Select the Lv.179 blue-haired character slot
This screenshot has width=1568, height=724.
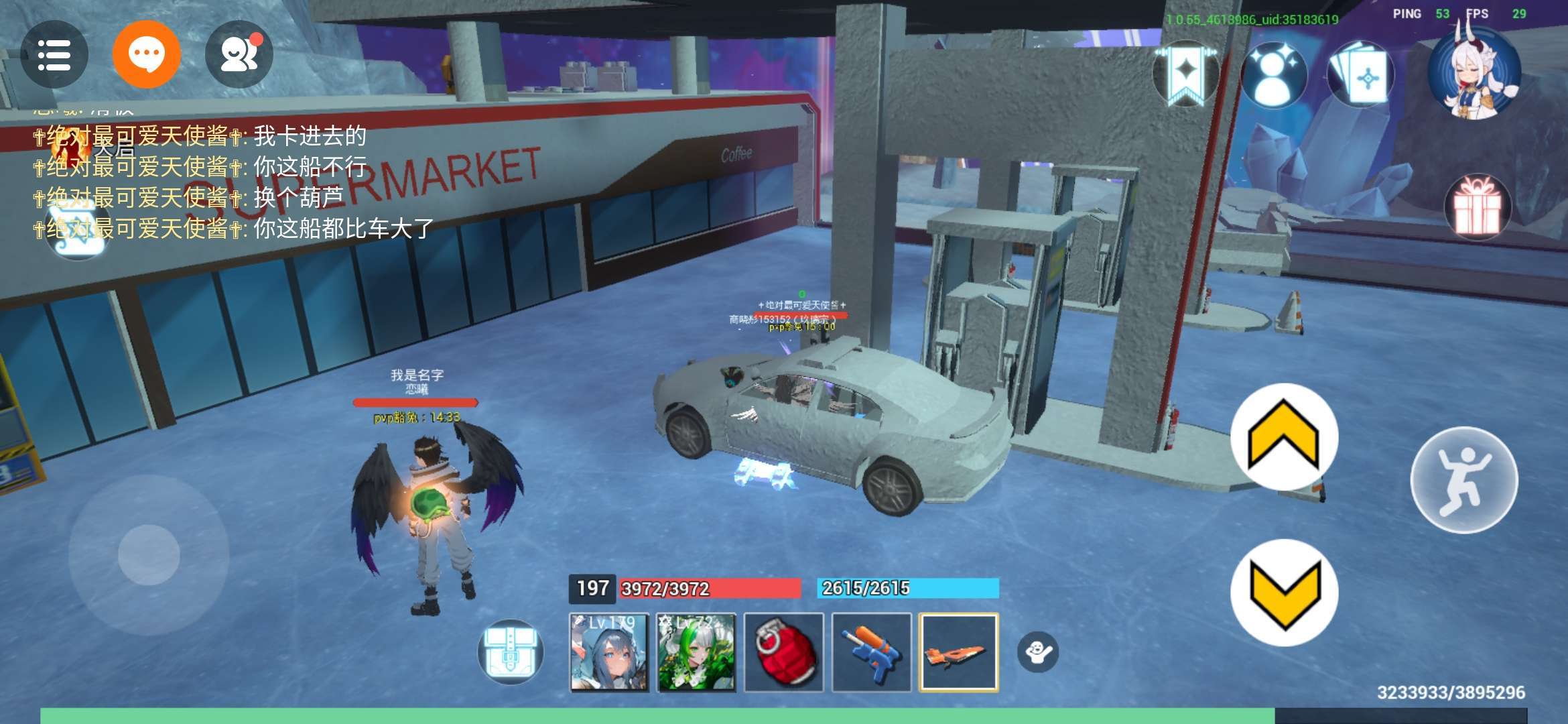[x=608, y=652]
